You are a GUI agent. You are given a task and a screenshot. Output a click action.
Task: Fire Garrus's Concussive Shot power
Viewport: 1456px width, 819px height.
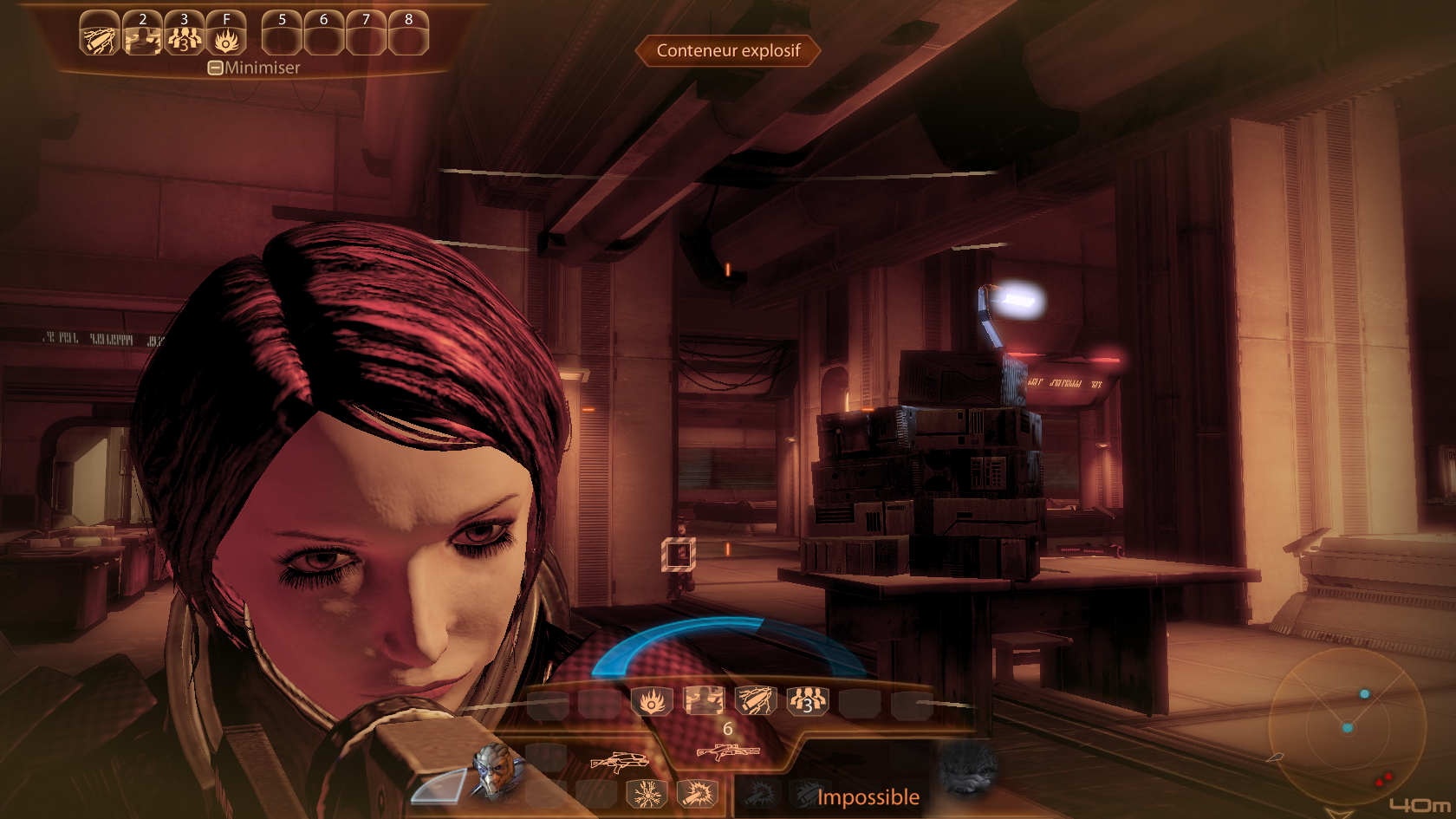698,793
